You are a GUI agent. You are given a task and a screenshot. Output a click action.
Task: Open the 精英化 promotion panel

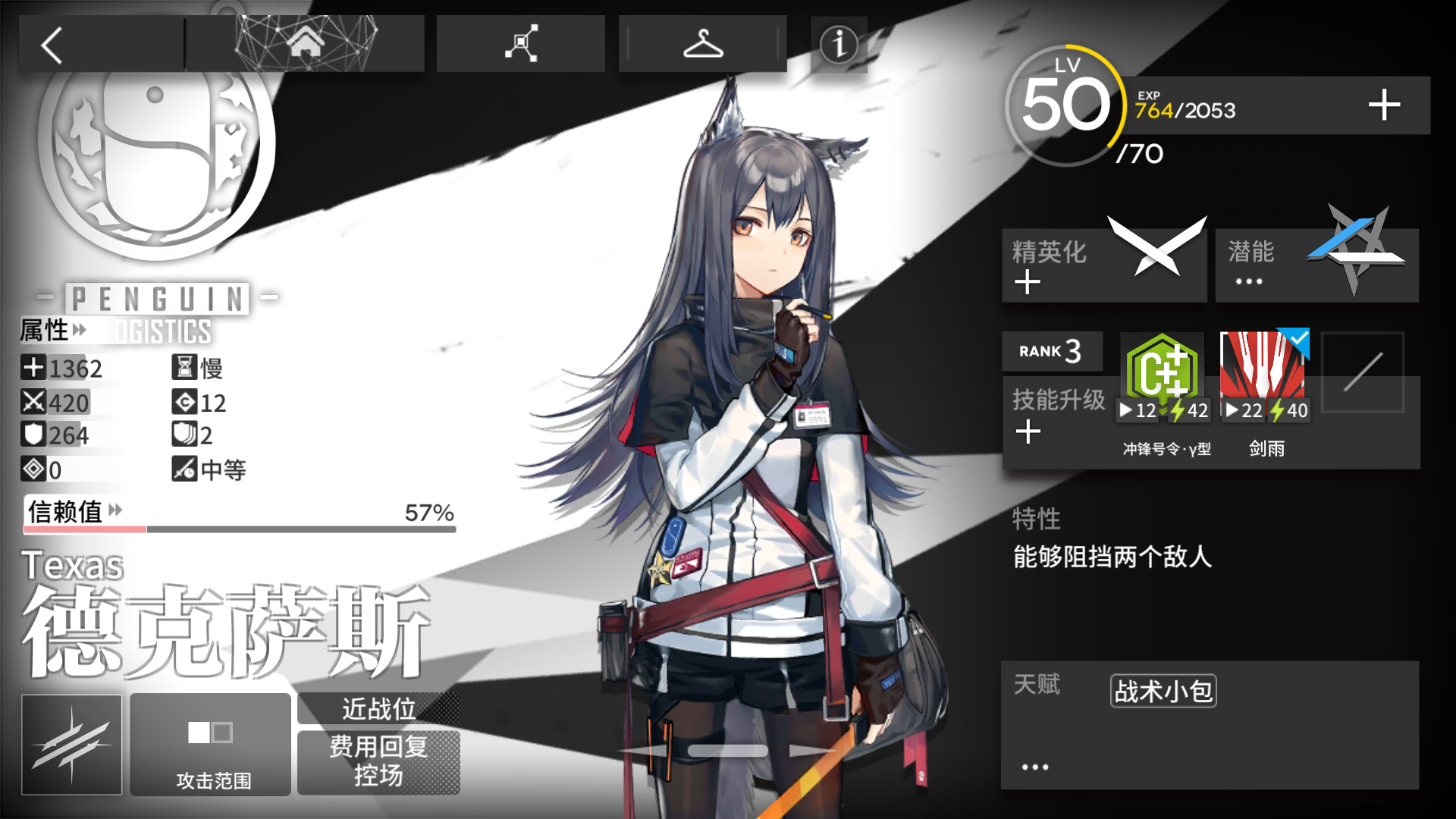1103,265
